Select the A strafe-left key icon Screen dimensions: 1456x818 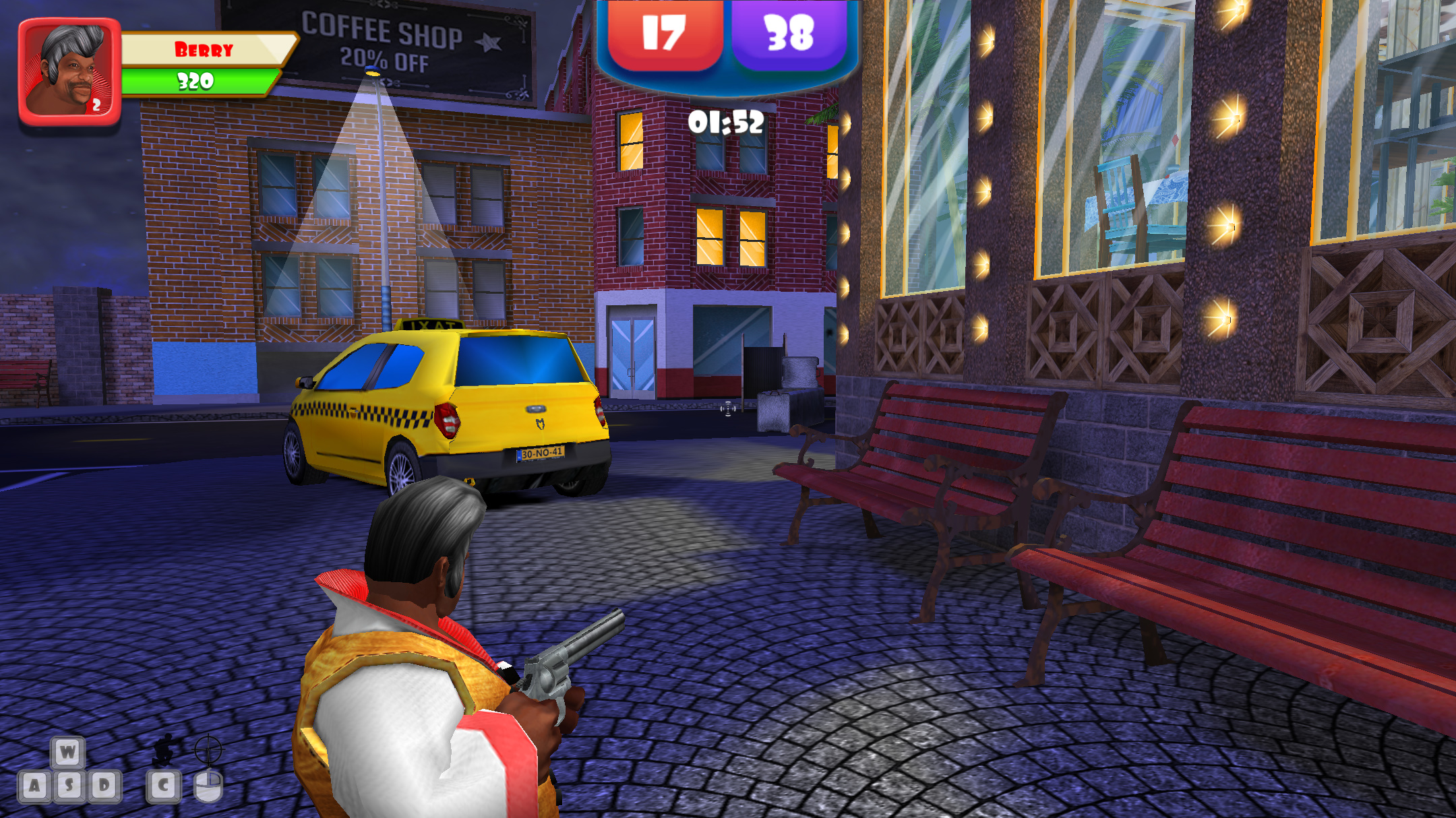coord(34,786)
